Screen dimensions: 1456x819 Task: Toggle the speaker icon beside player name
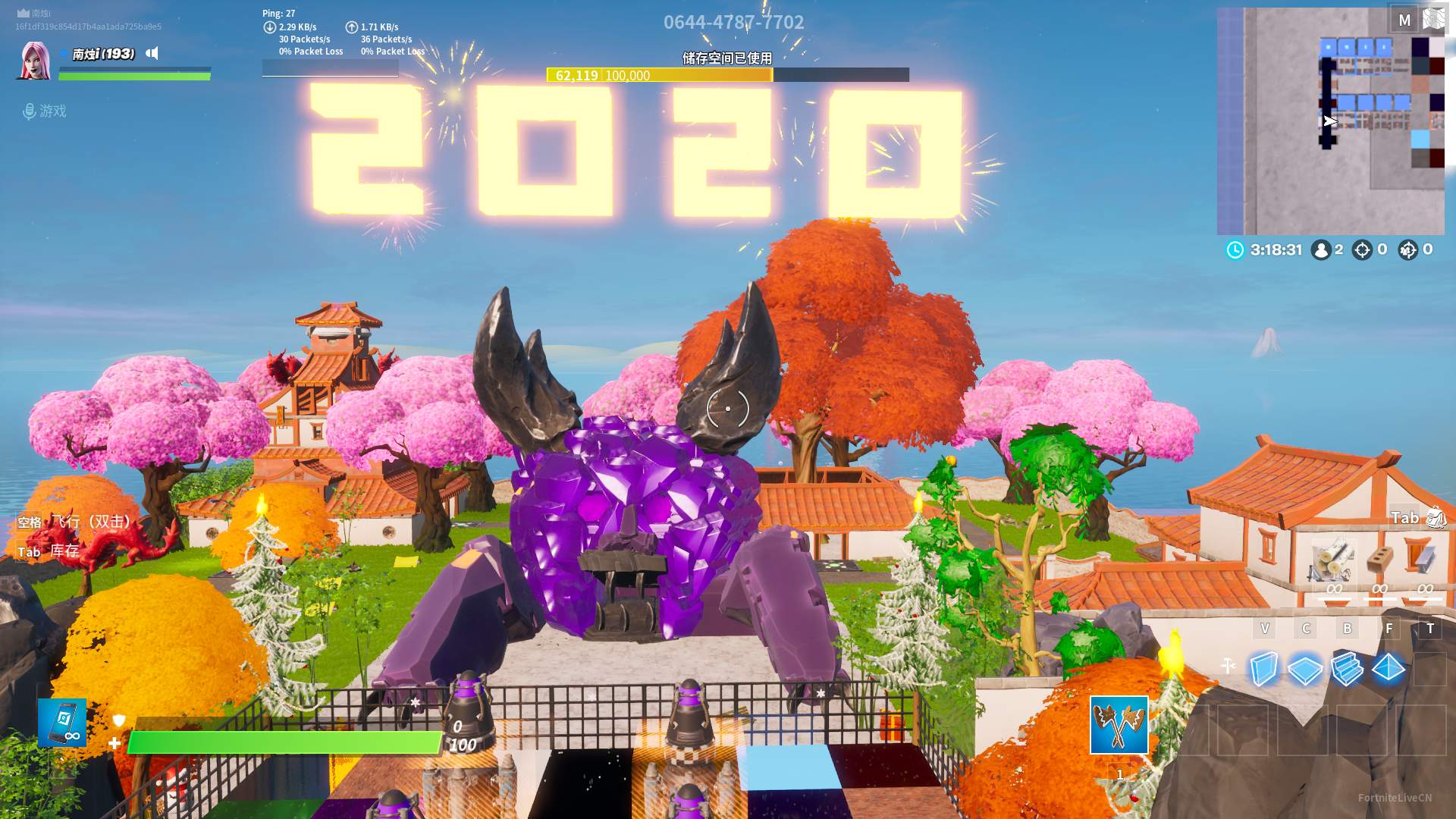[x=152, y=53]
